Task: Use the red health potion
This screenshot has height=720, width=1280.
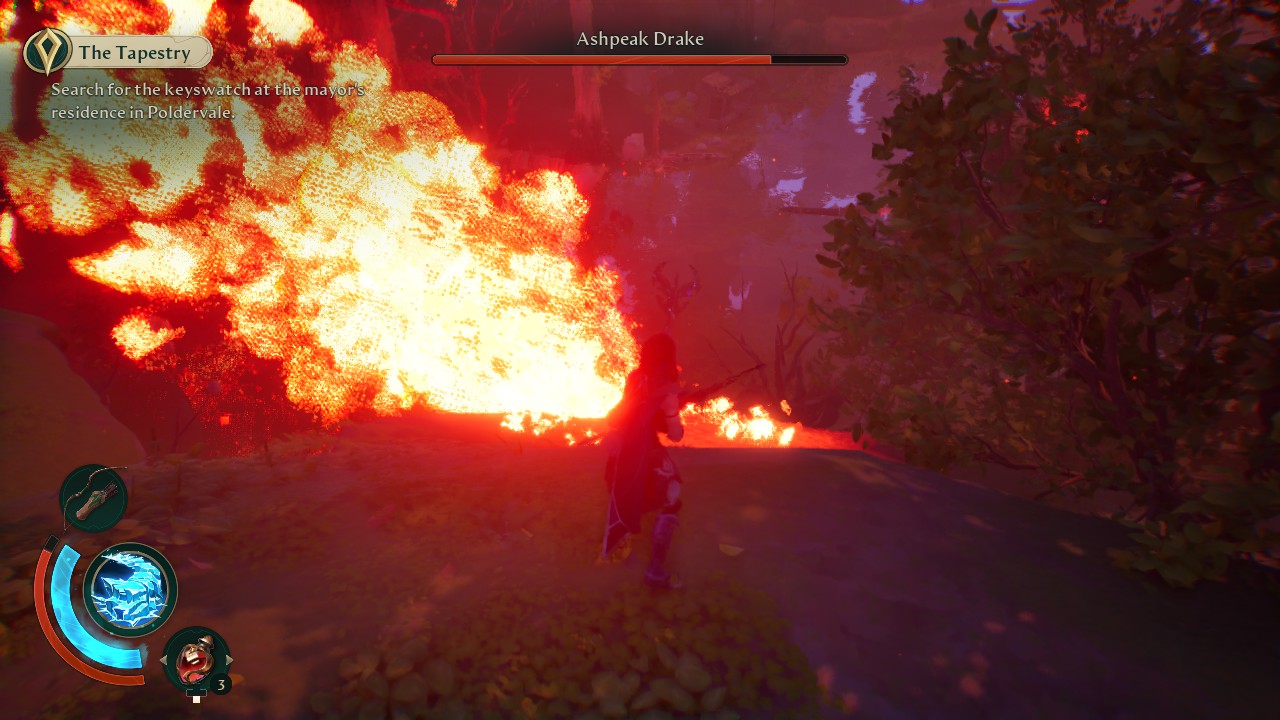Action: (x=196, y=659)
